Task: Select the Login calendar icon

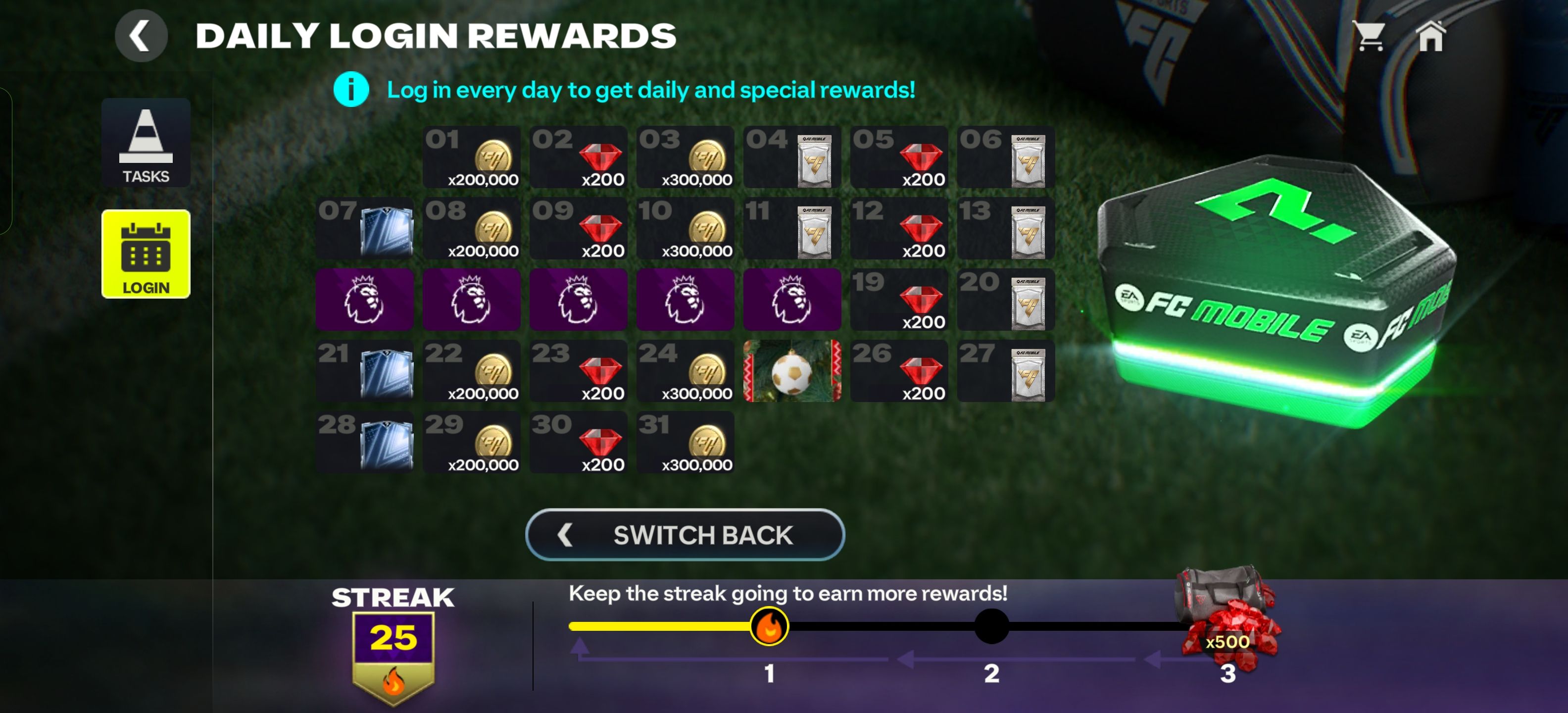Action: [146, 255]
